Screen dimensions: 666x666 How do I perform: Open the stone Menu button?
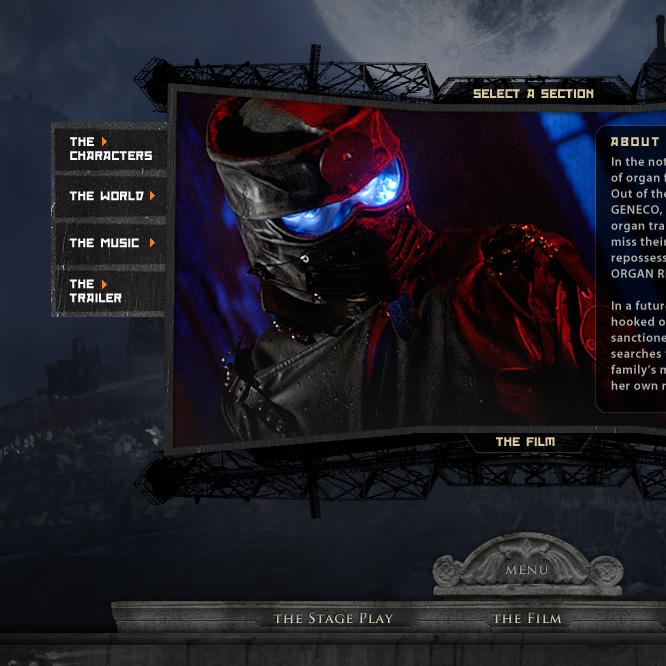point(527,570)
